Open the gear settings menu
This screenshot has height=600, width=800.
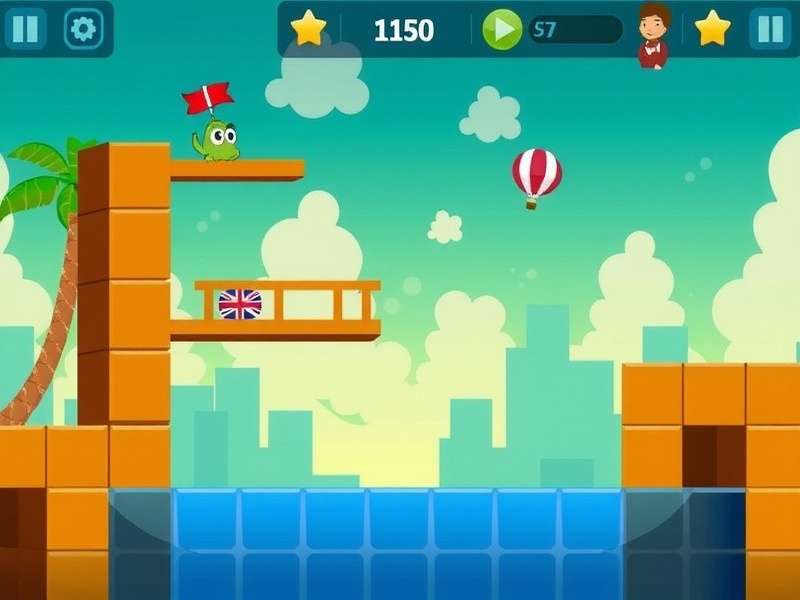[84, 29]
